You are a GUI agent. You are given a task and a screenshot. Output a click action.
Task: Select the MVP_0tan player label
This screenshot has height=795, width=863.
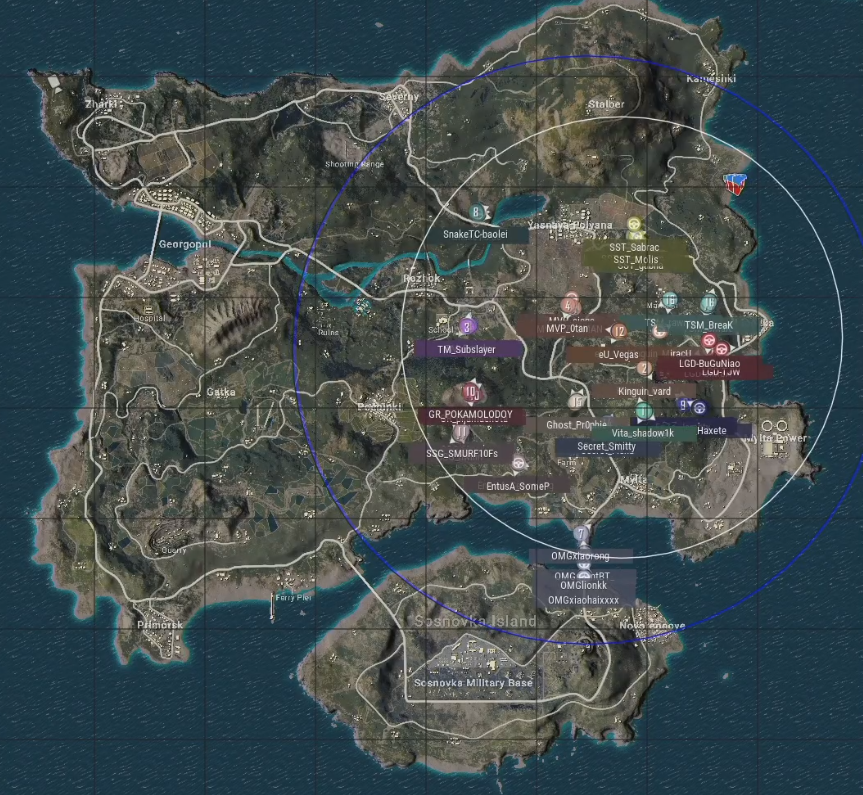(x=566, y=327)
